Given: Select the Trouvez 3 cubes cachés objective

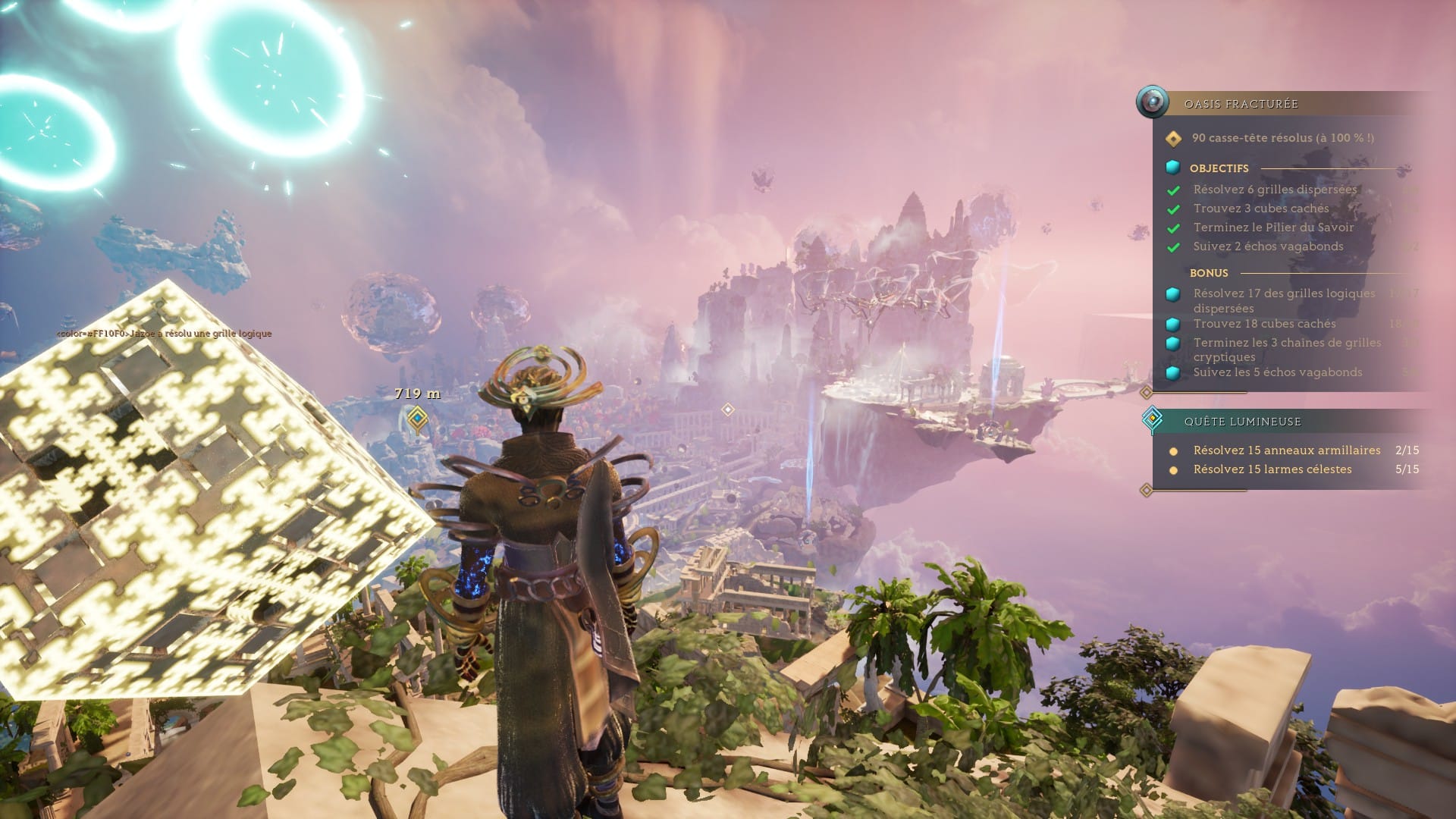Looking at the screenshot, I should click(1260, 209).
